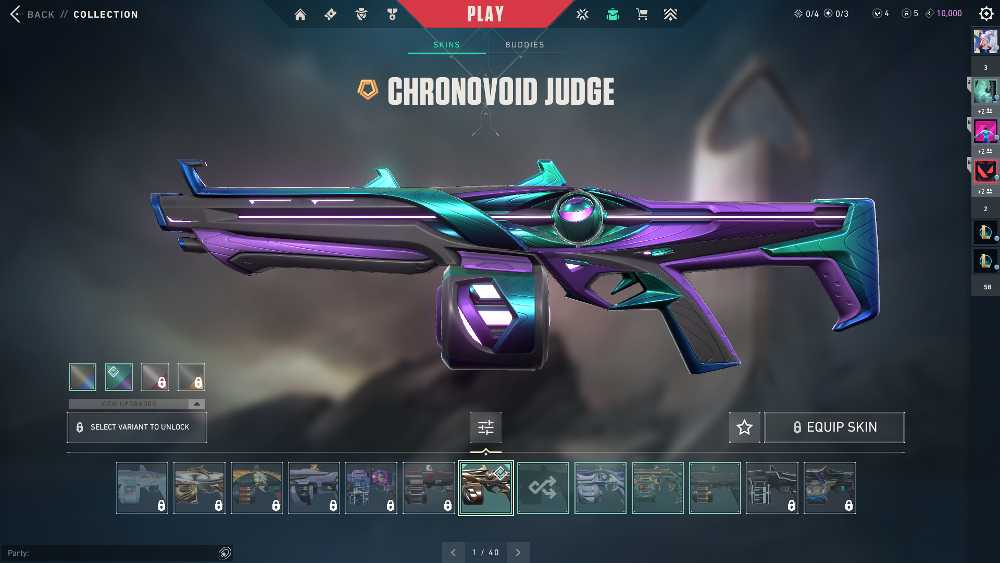Favorite this skin with the star button

coord(744,427)
